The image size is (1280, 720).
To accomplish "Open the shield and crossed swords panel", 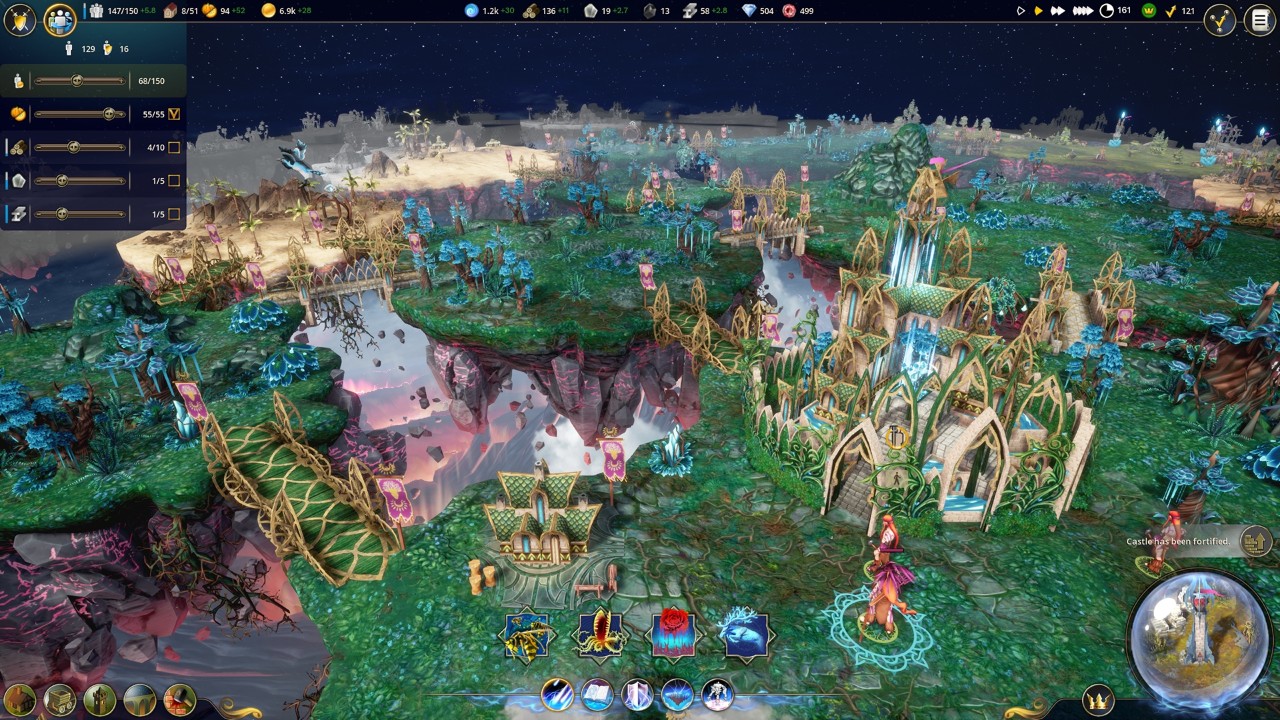I will coord(19,19).
